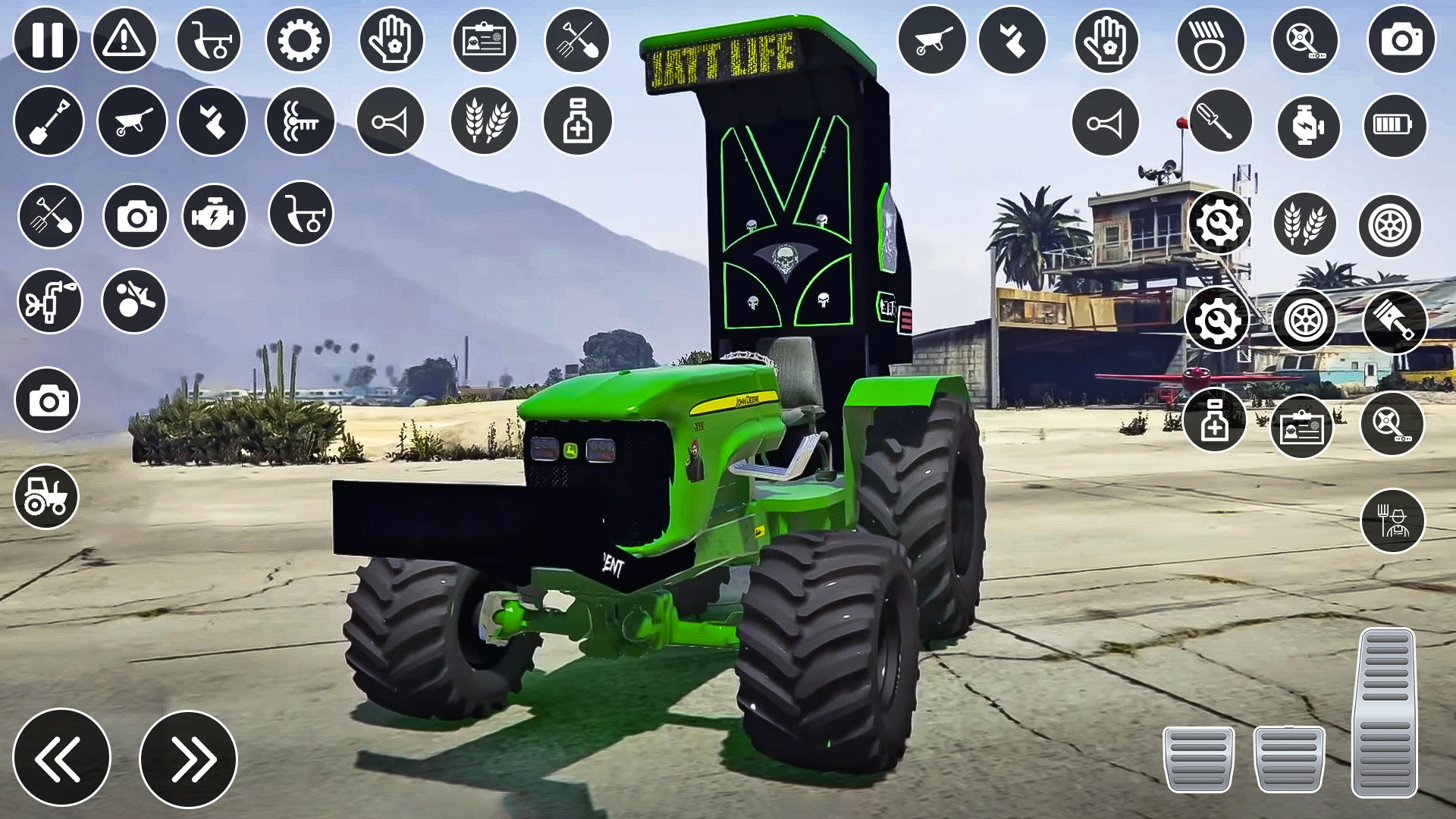The image size is (1456, 819).
Task: Select the horn icon
Action: (391, 121)
